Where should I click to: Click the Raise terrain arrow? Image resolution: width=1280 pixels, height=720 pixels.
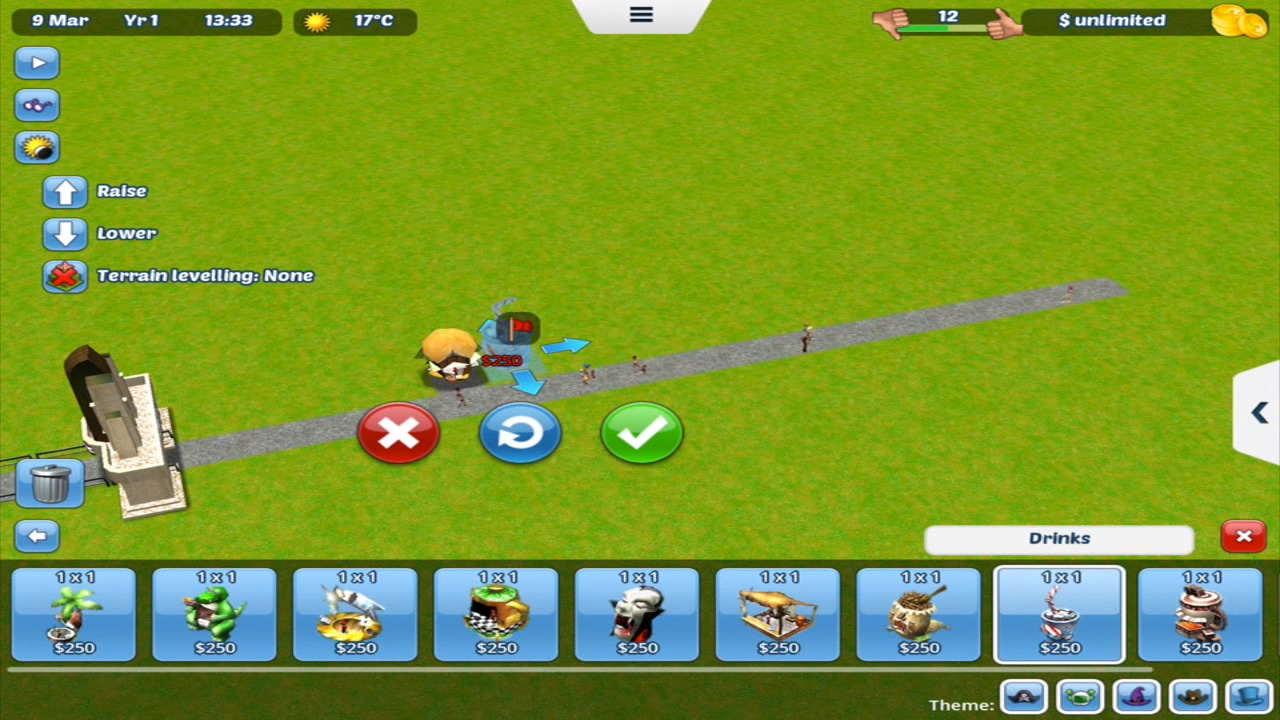click(65, 191)
